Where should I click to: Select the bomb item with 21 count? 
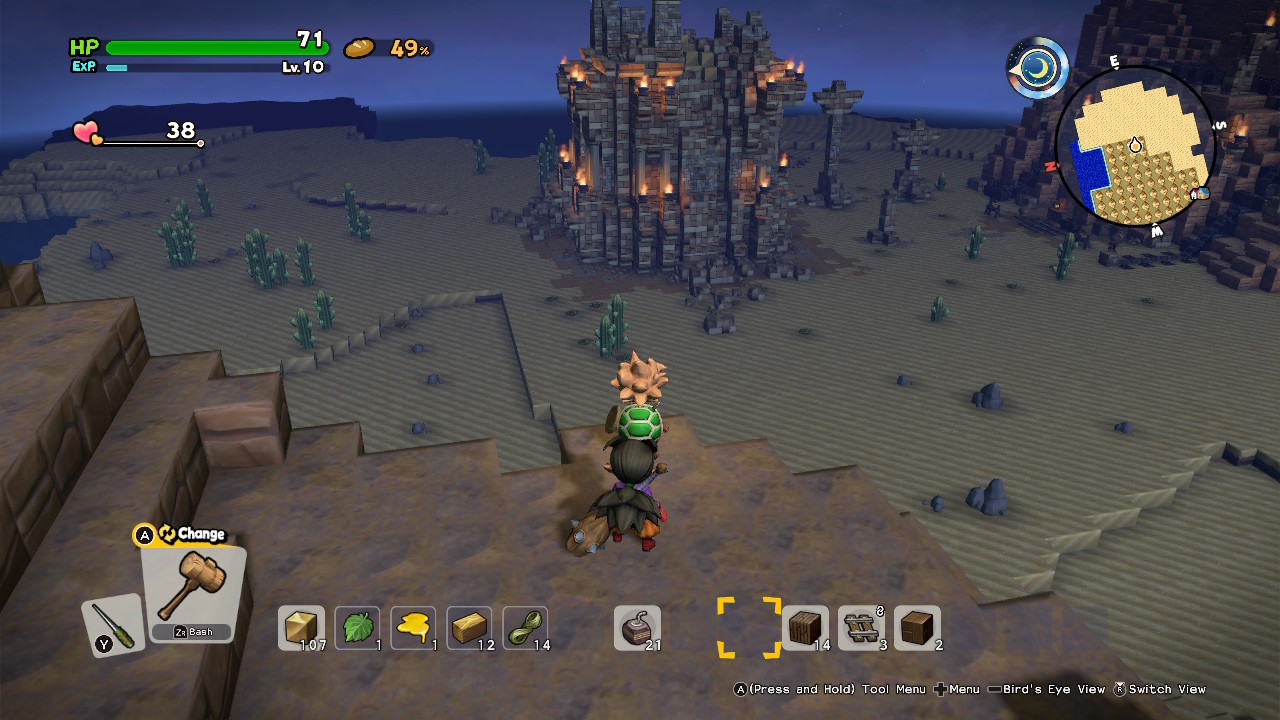[x=637, y=628]
